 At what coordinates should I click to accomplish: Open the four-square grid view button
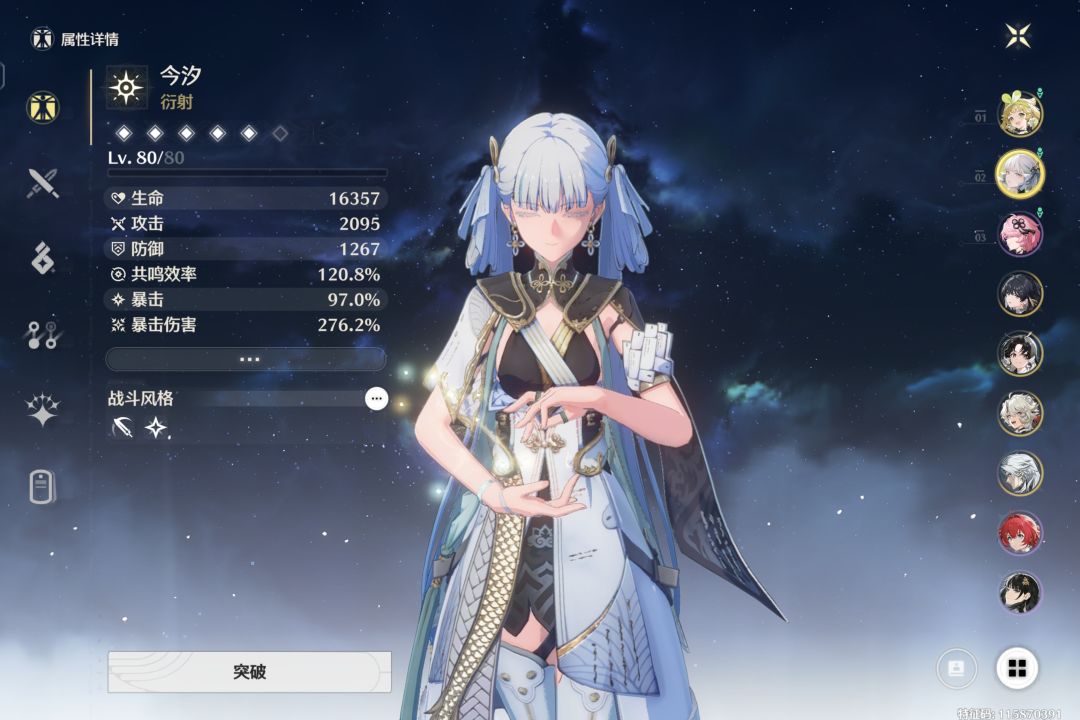[x=1017, y=668]
